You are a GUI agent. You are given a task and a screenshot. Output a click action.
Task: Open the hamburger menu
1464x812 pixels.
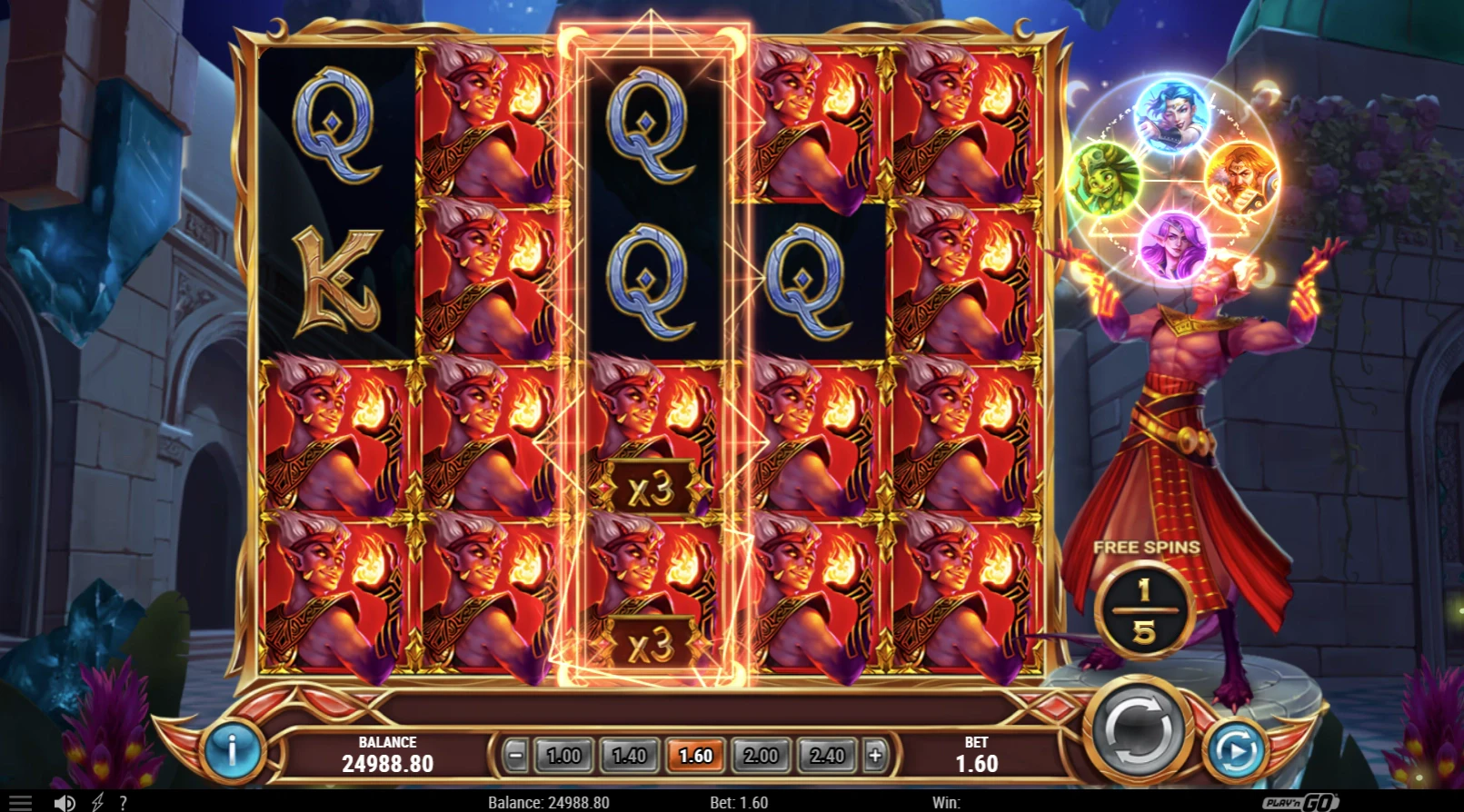[x=20, y=803]
